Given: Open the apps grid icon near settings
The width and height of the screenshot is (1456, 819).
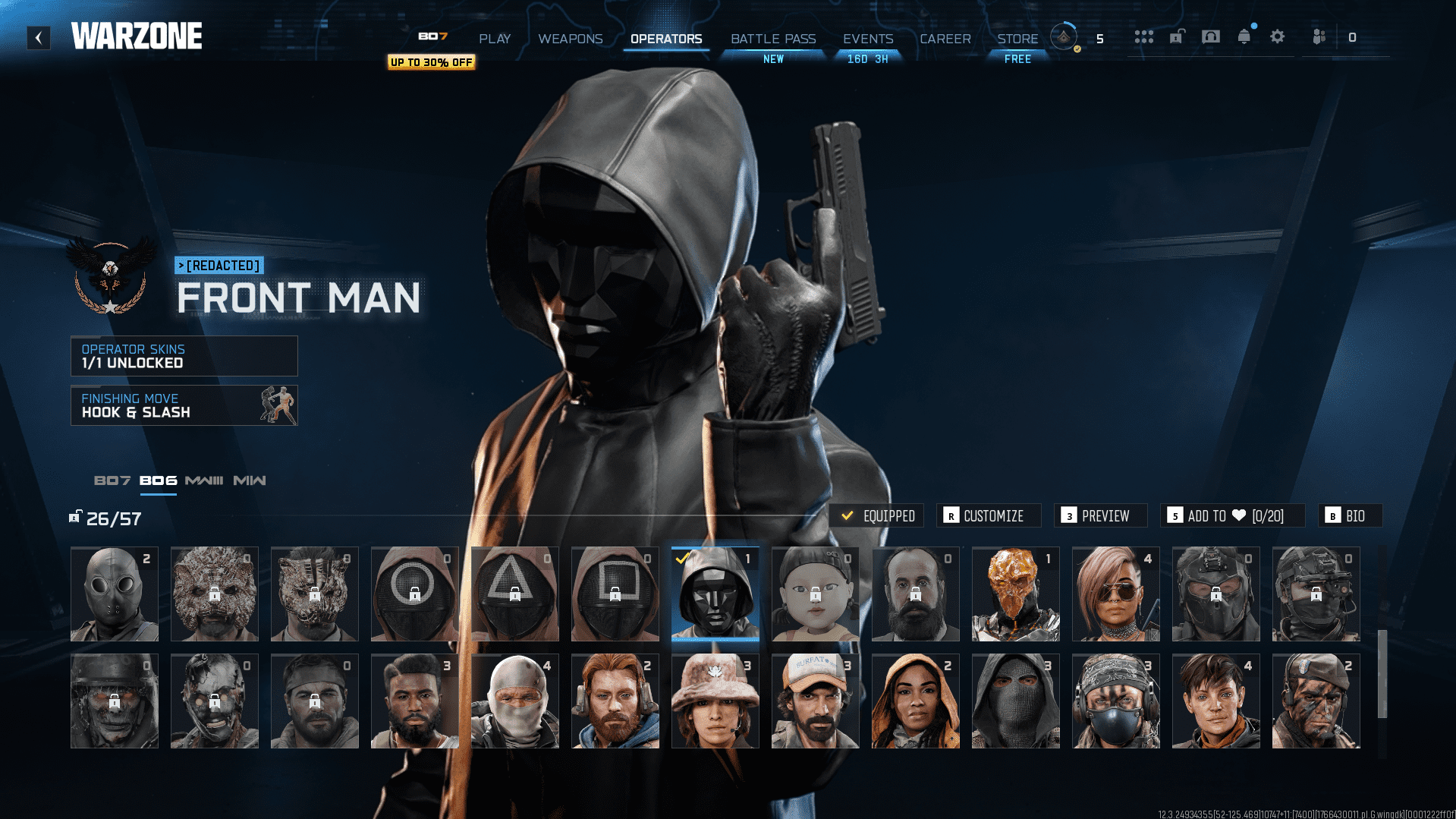Looking at the screenshot, I should click(x=1144, y=36).
